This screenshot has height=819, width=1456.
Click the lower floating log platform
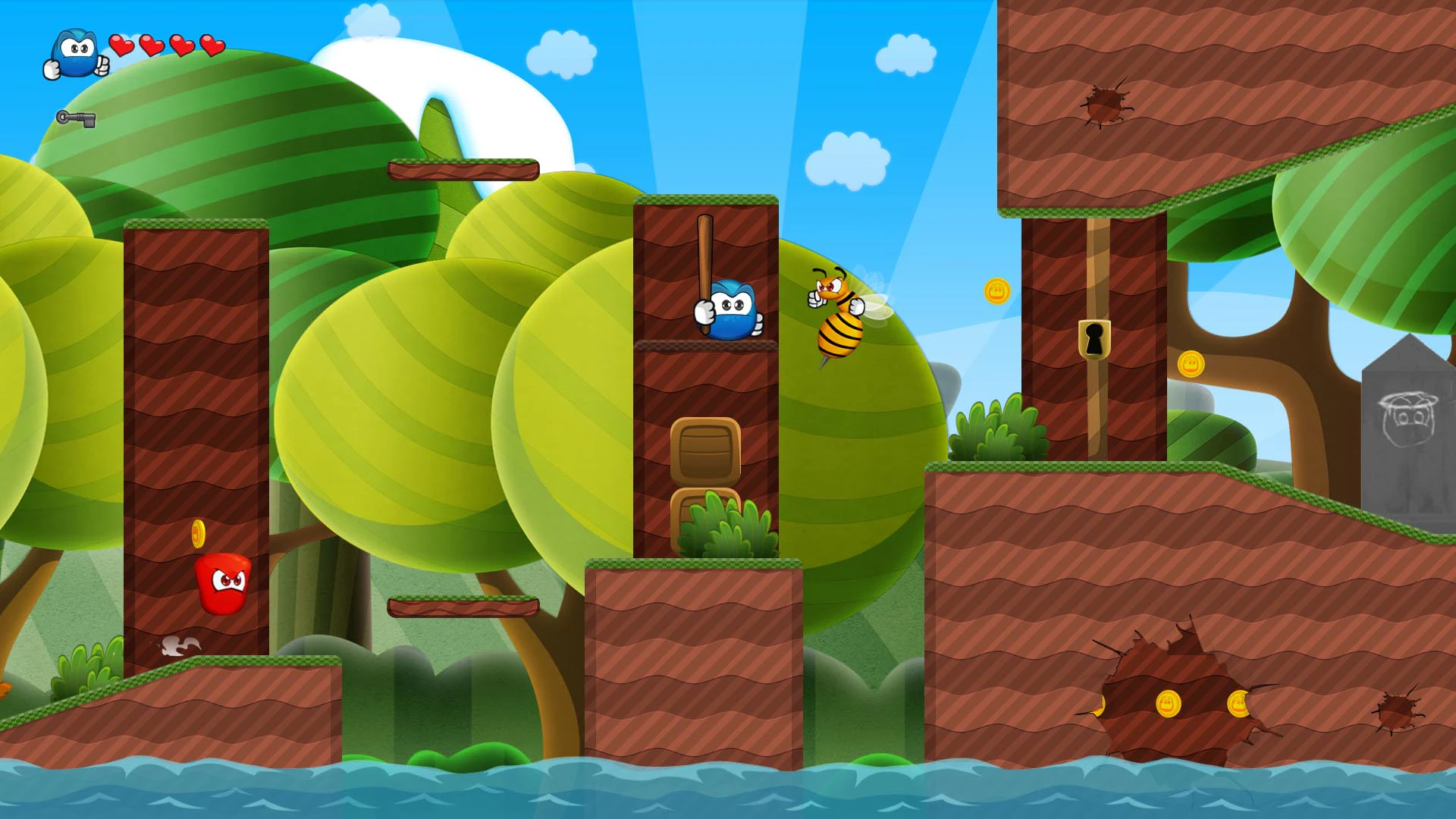point(465,607)
